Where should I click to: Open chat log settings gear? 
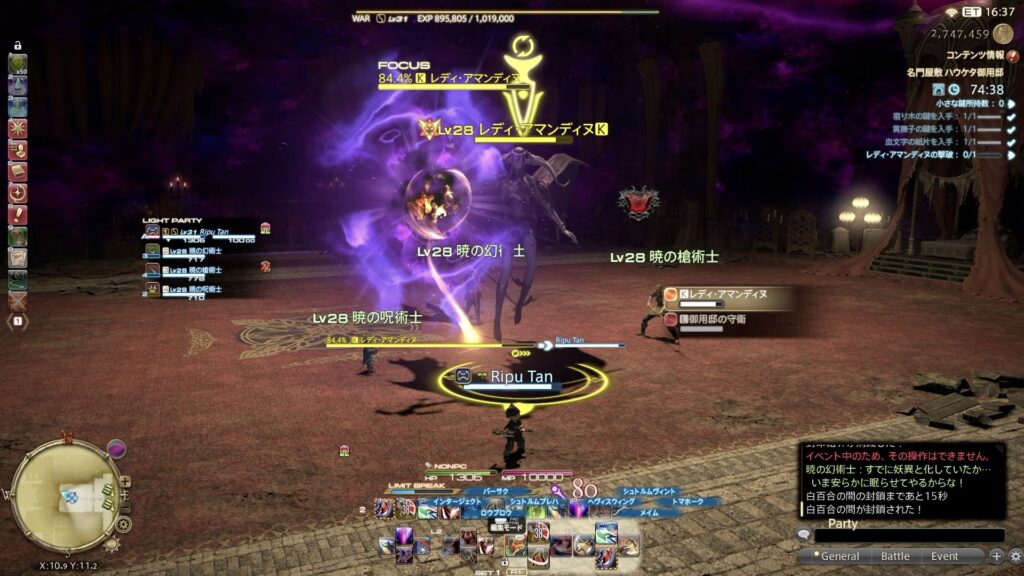click(x=1014, y=555)
